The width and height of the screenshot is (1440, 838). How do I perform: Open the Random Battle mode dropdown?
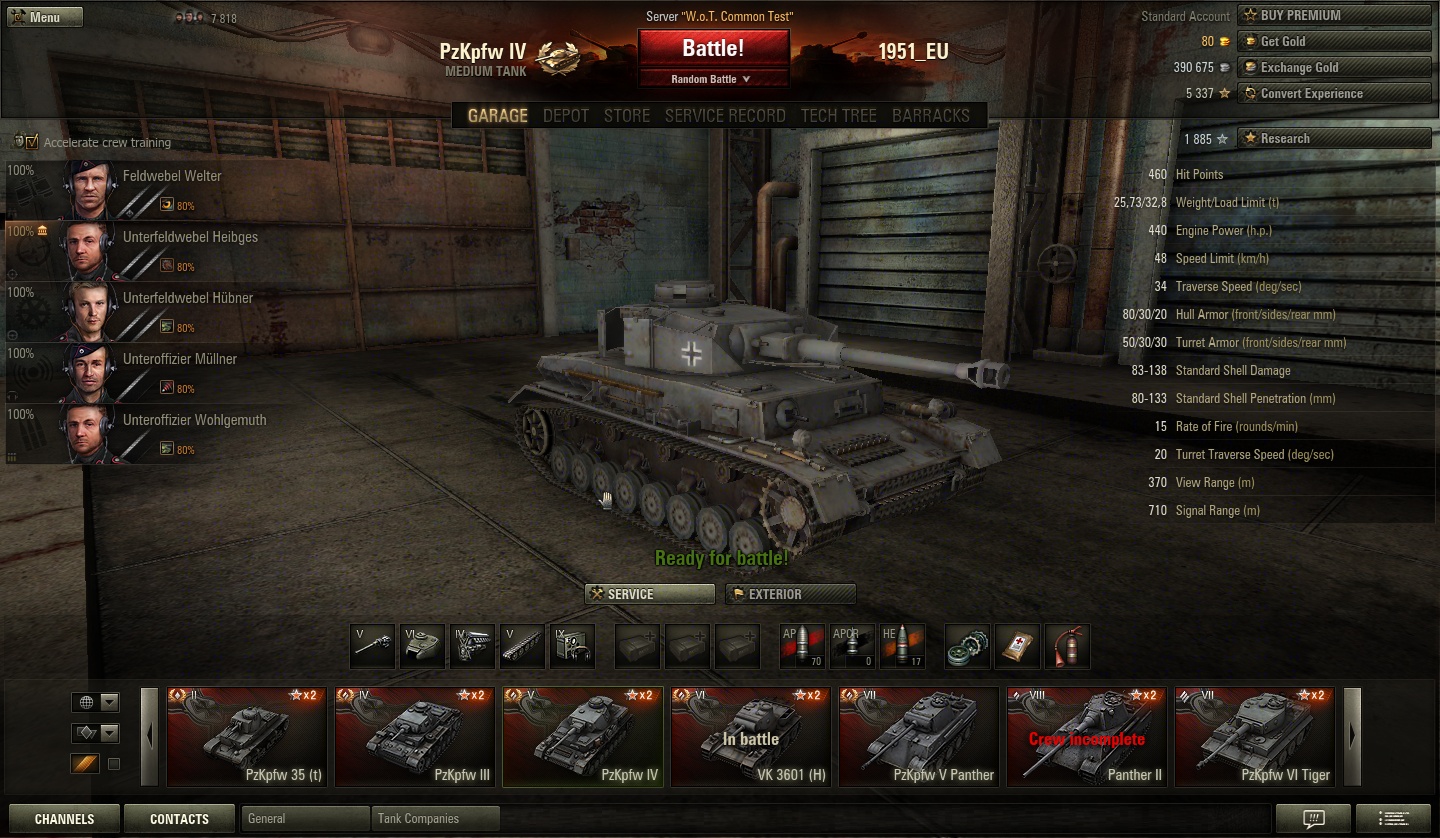712,79
